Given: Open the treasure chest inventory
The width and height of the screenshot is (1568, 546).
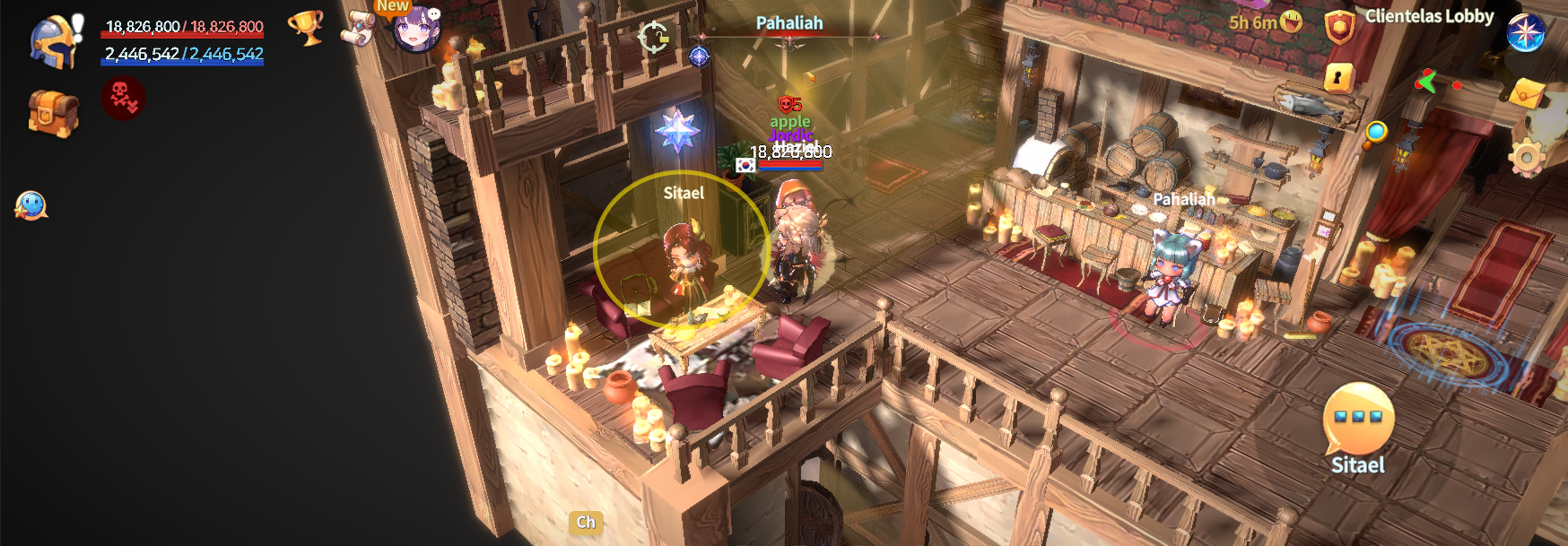Looking at the screenshot, I should tap(53, 112).
